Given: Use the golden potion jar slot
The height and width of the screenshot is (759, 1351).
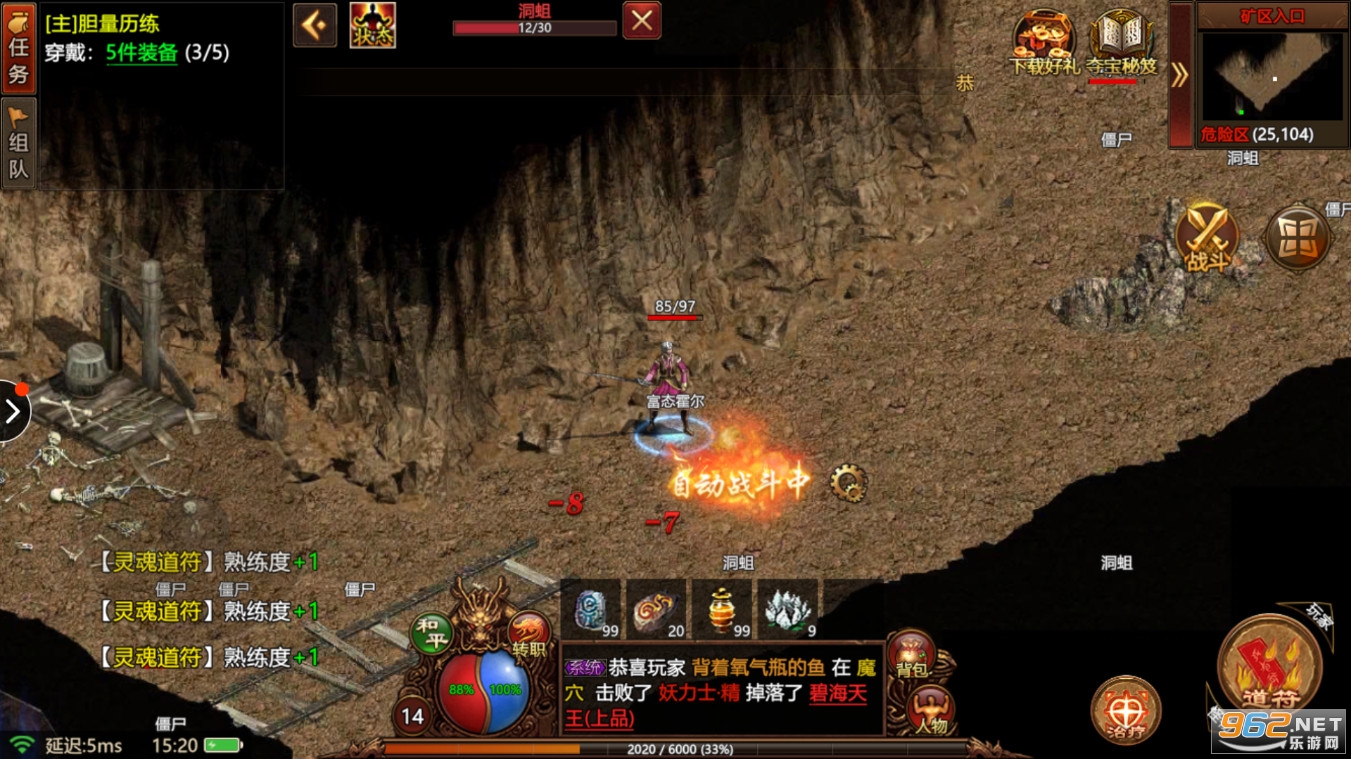Looking at the screenshot, I should point(723,608).
